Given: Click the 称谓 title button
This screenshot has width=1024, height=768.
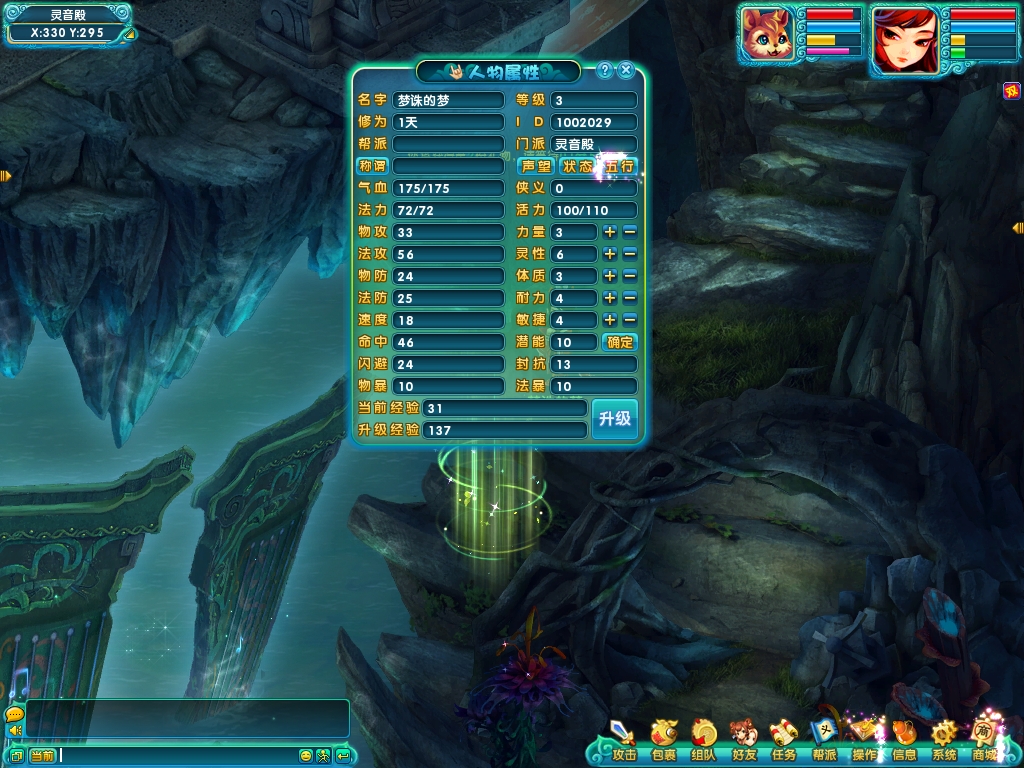Looking at the screenshot, I should [x=372, y=166].
